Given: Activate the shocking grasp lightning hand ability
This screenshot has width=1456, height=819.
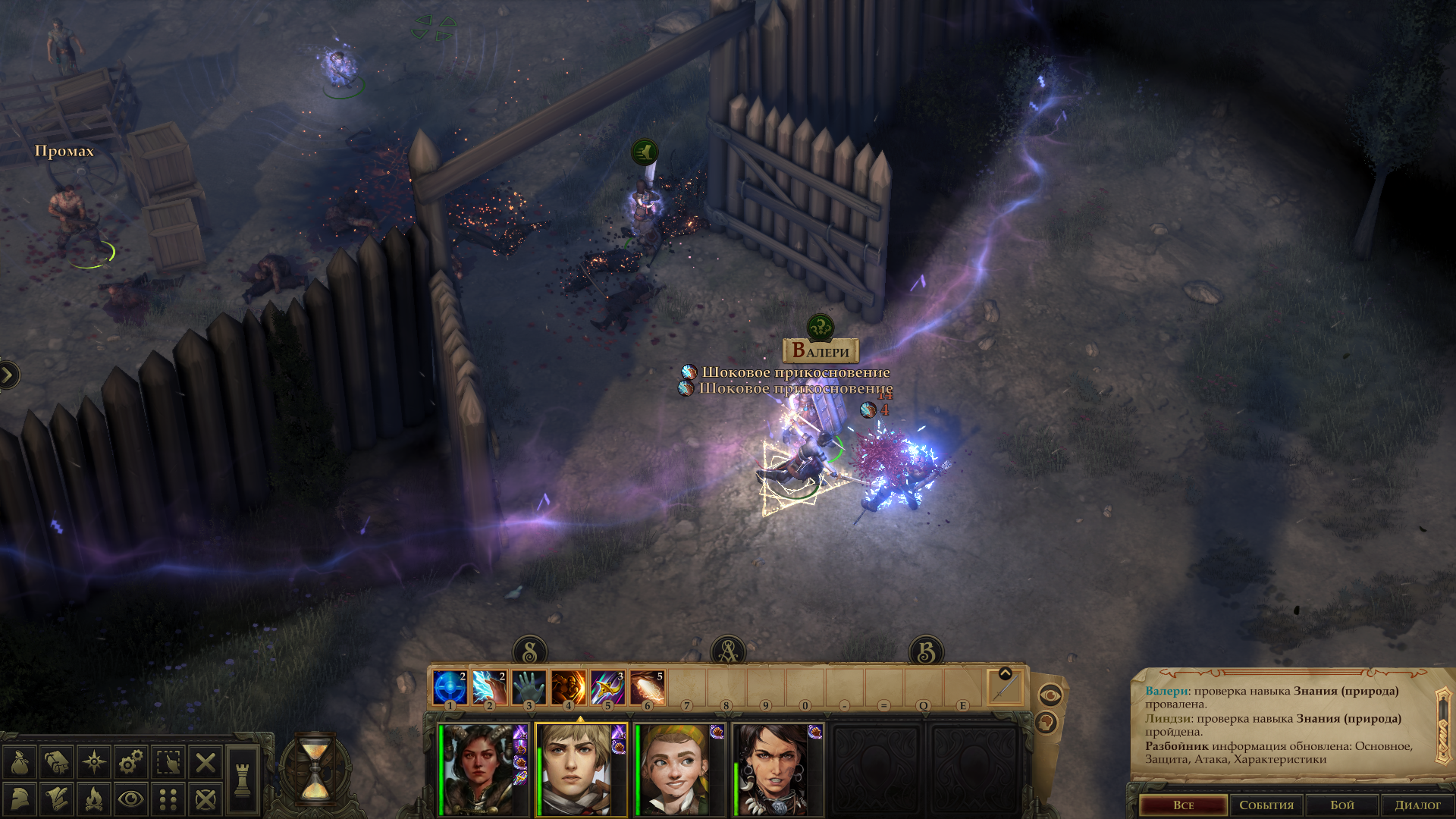Looking at the screenshot, I should pyautogui.click(x=489, y=689).
